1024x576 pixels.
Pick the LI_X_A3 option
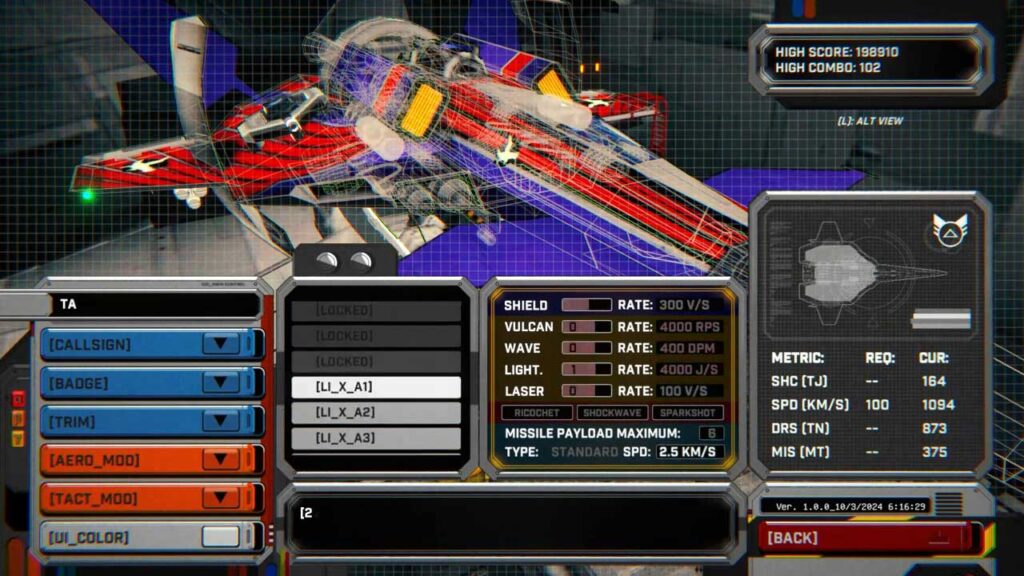tap(376, 438)
